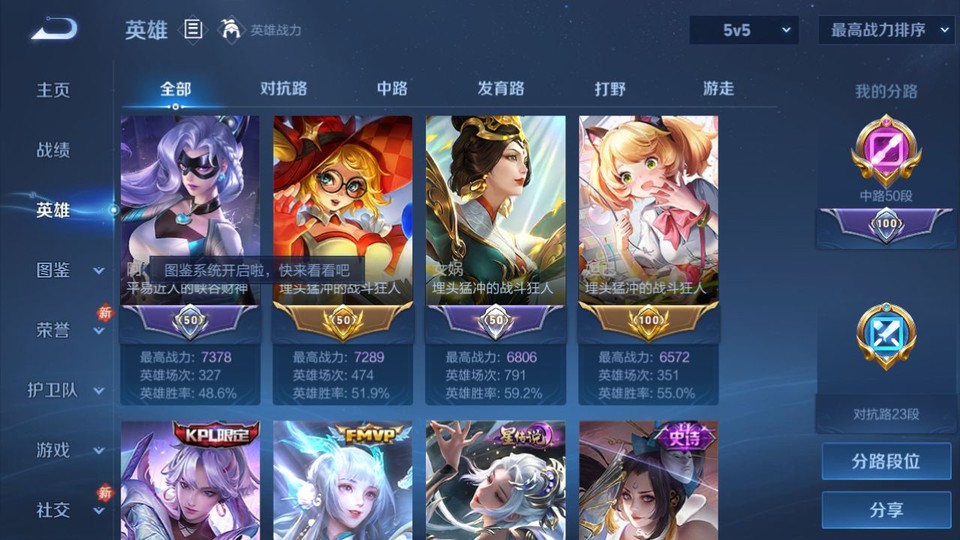Expand the 社交 social menu
This screenshot has width=960, height=540.
coord(68,510)
